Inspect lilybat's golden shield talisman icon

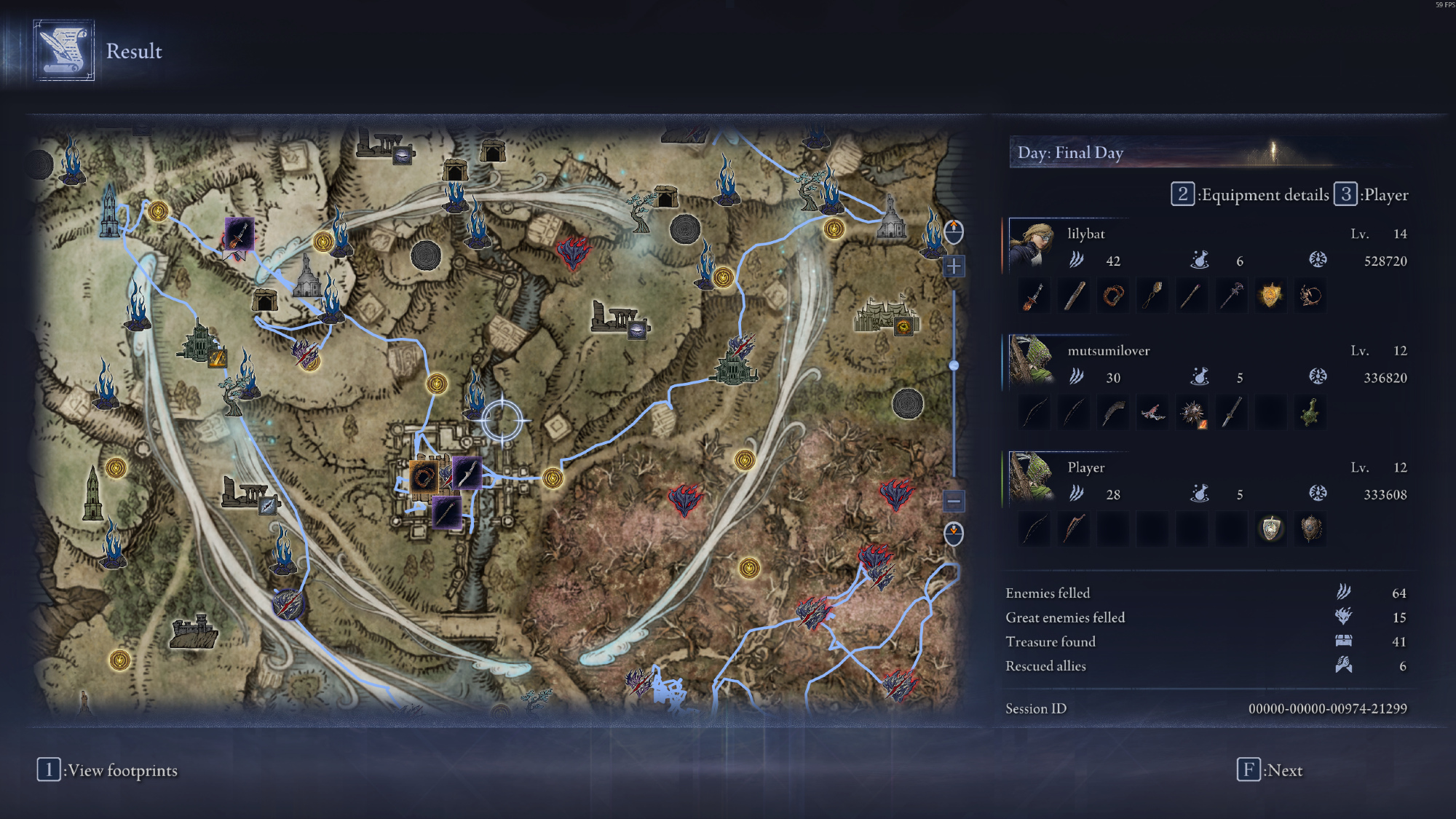coord(1270,296)
